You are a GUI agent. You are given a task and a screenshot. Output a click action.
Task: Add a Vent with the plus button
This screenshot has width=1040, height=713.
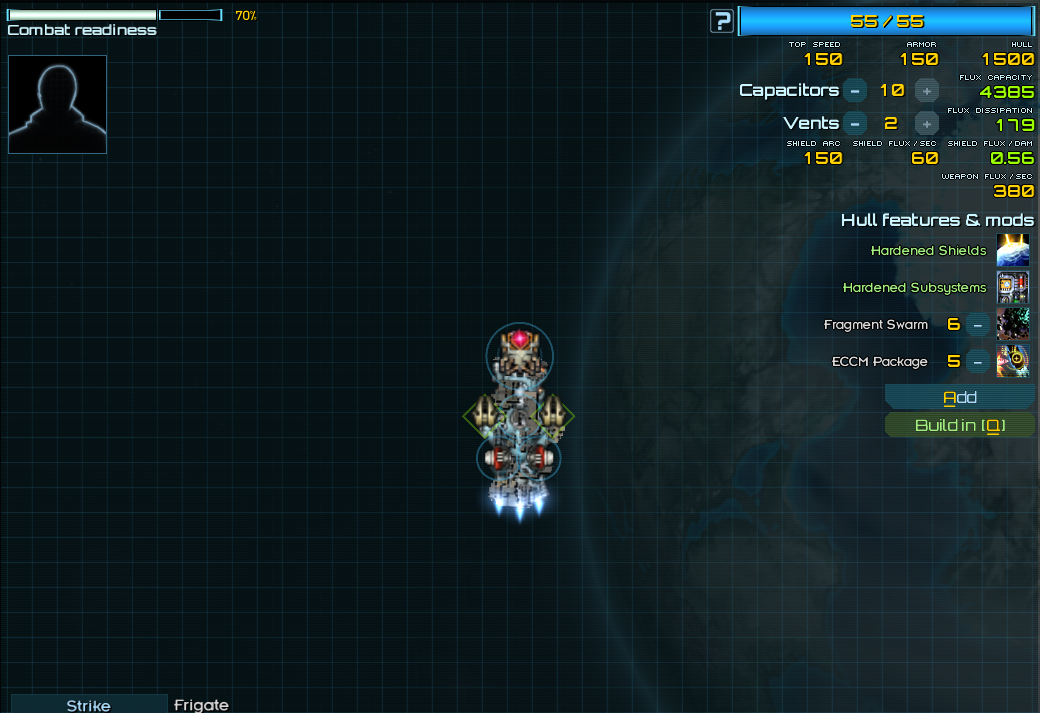point(927,124)
